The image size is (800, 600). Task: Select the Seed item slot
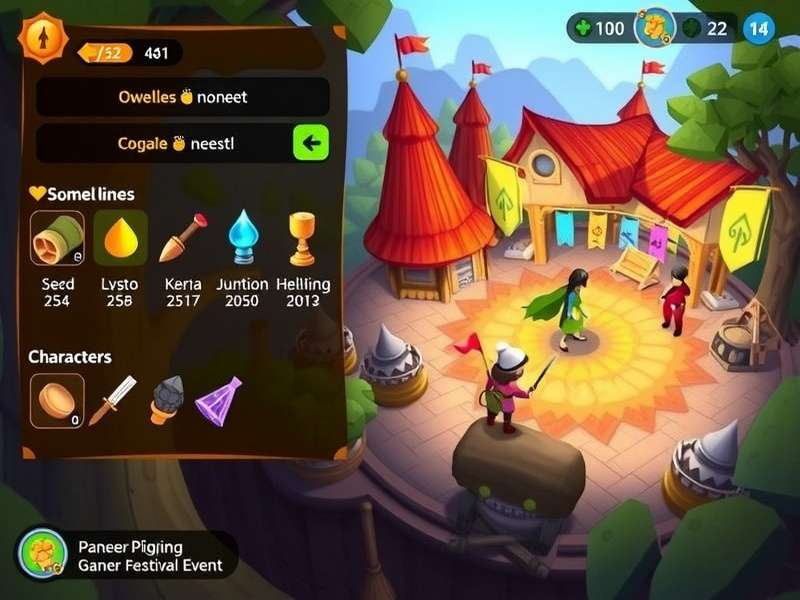(58, 238)
